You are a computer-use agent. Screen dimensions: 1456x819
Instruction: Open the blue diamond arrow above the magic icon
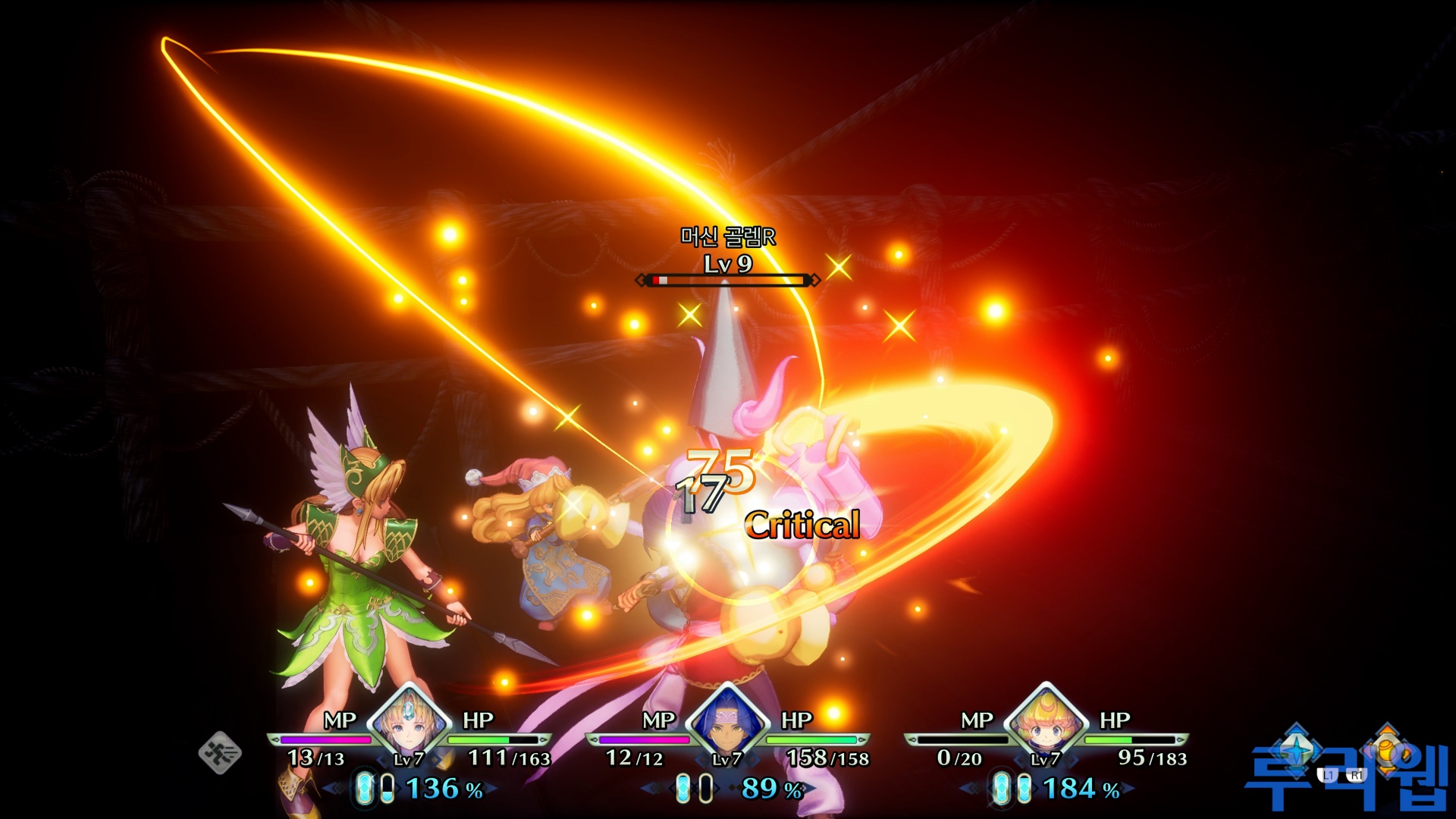click(x=1295, y=730)
